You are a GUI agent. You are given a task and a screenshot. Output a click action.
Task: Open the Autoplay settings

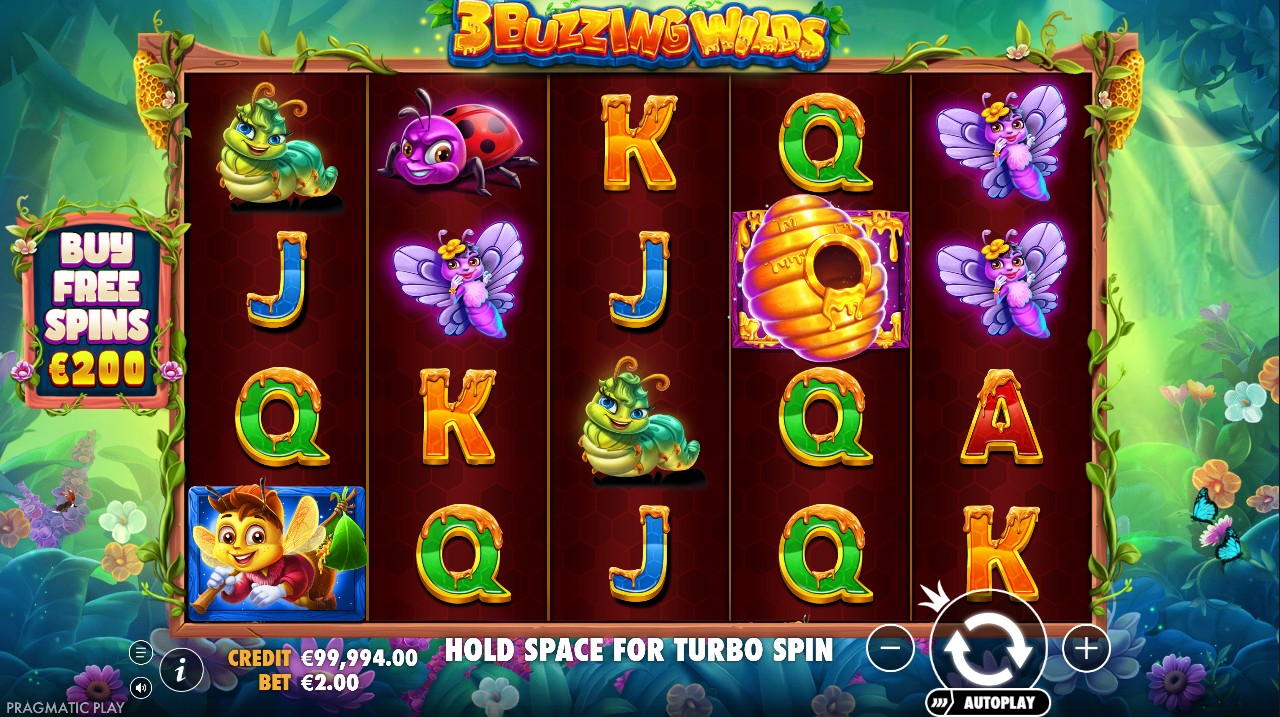(x=987, y=702)
